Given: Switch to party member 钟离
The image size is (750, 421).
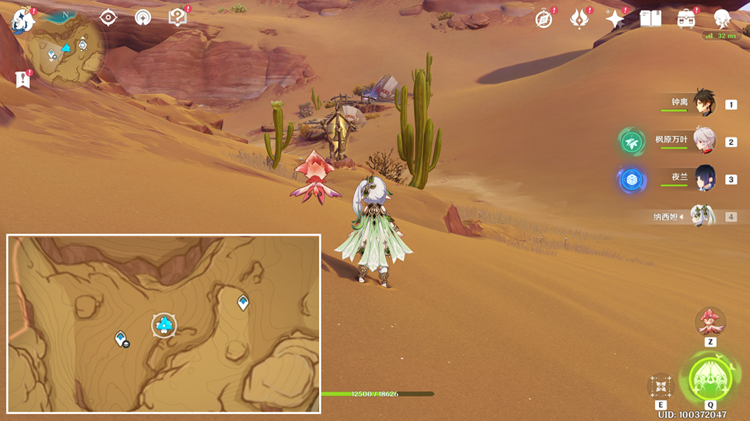Looking at the screenshot, I should pos(704,104).
